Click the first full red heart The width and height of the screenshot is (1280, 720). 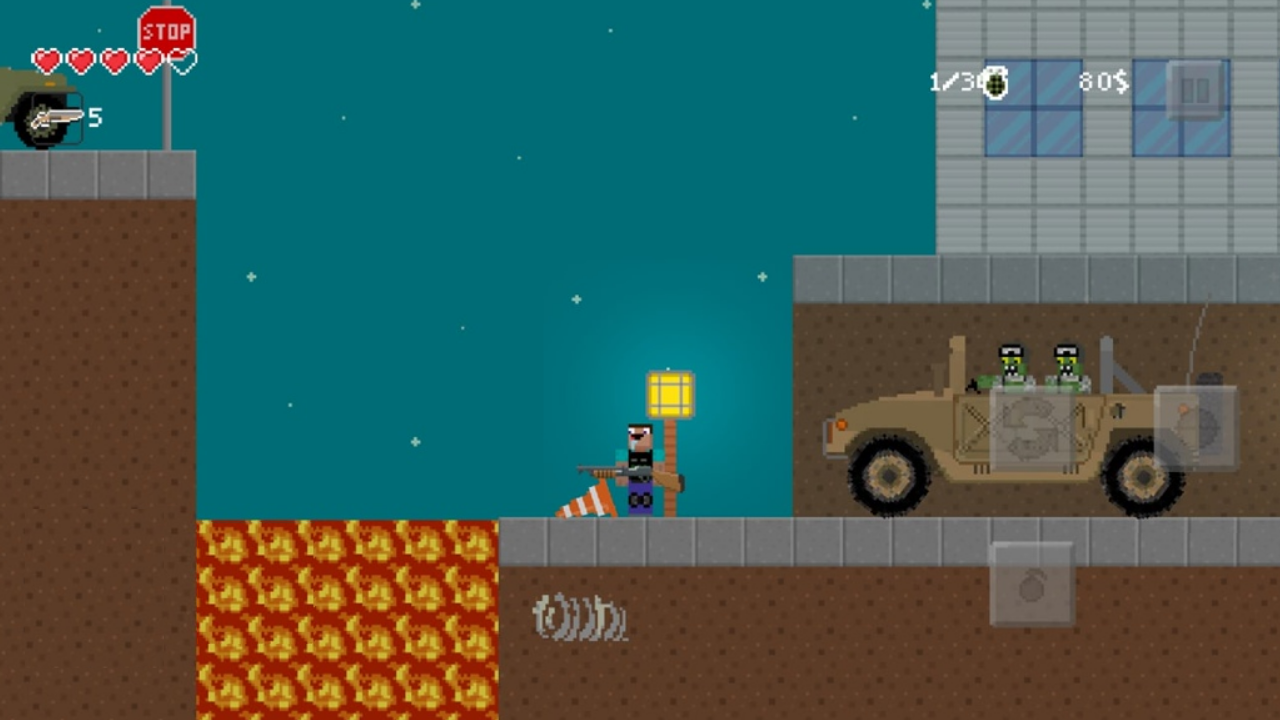46,61
